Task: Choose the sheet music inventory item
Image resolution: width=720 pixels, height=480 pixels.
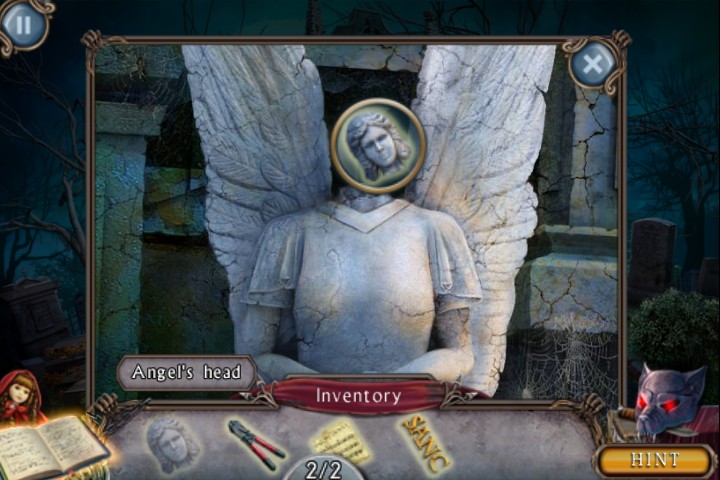Action: [x=340, y=440]
